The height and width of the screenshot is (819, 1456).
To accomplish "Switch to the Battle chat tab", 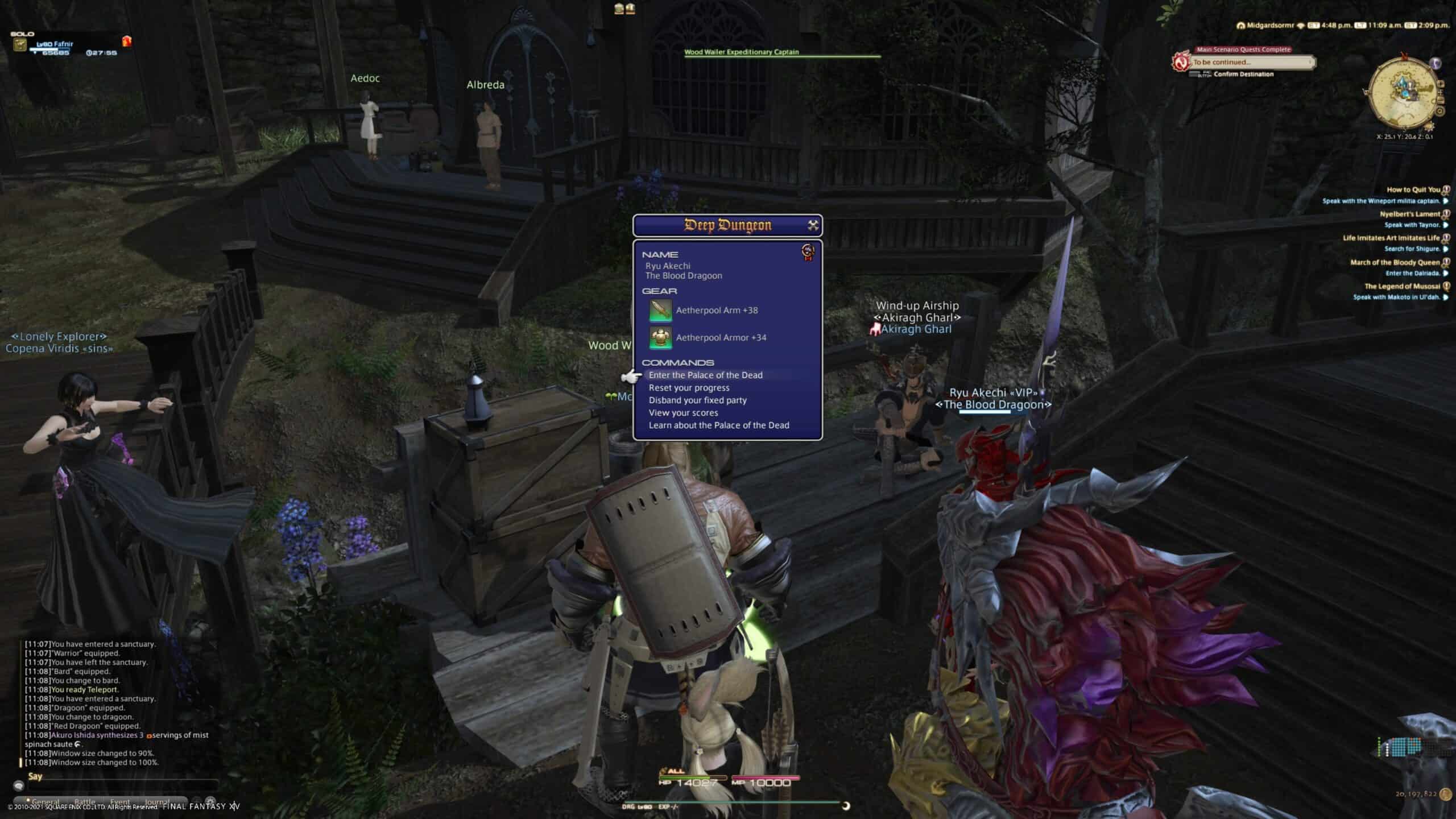I will 85,803.
